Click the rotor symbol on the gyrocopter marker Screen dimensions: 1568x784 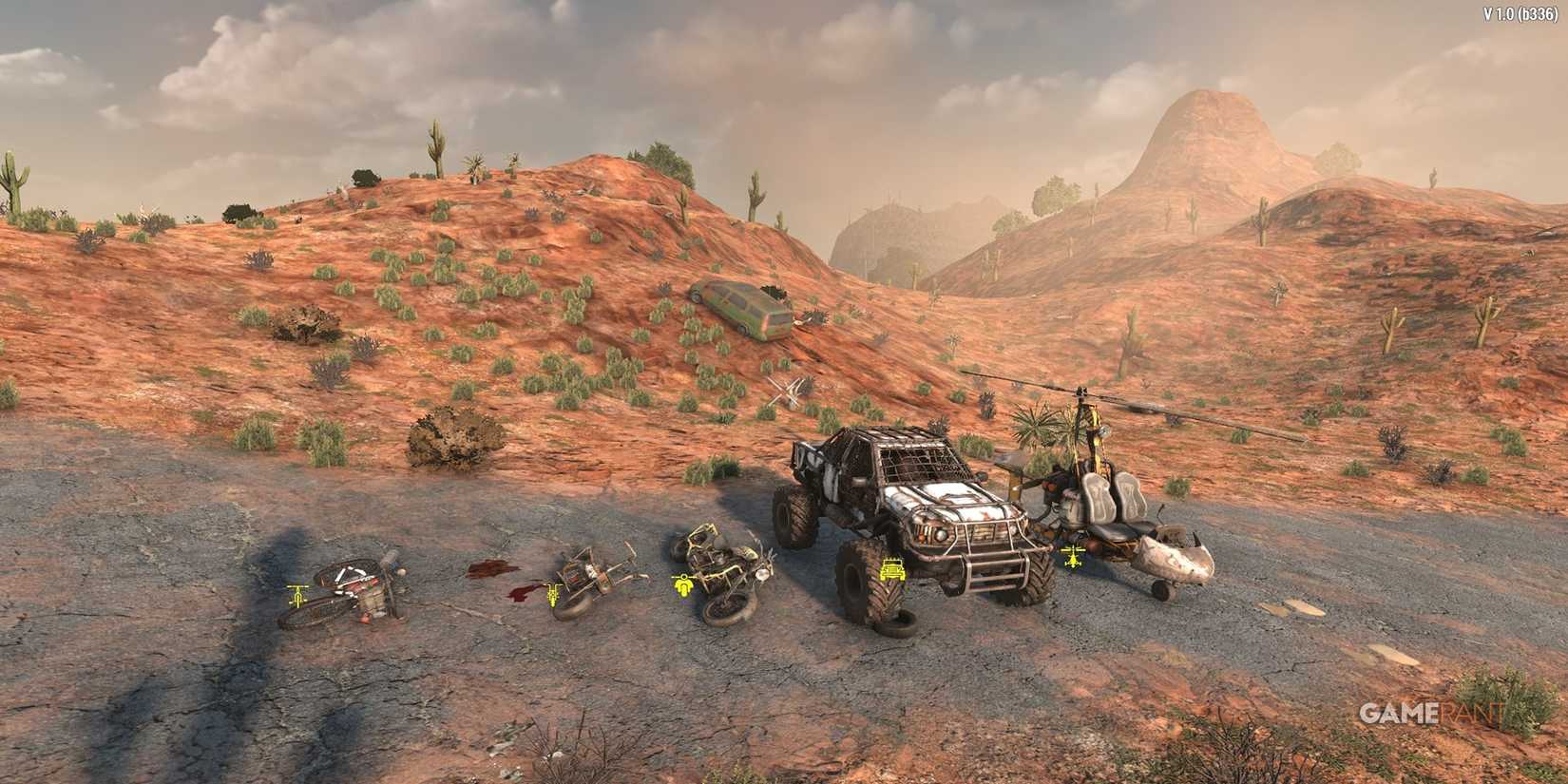coord(1074,550)
